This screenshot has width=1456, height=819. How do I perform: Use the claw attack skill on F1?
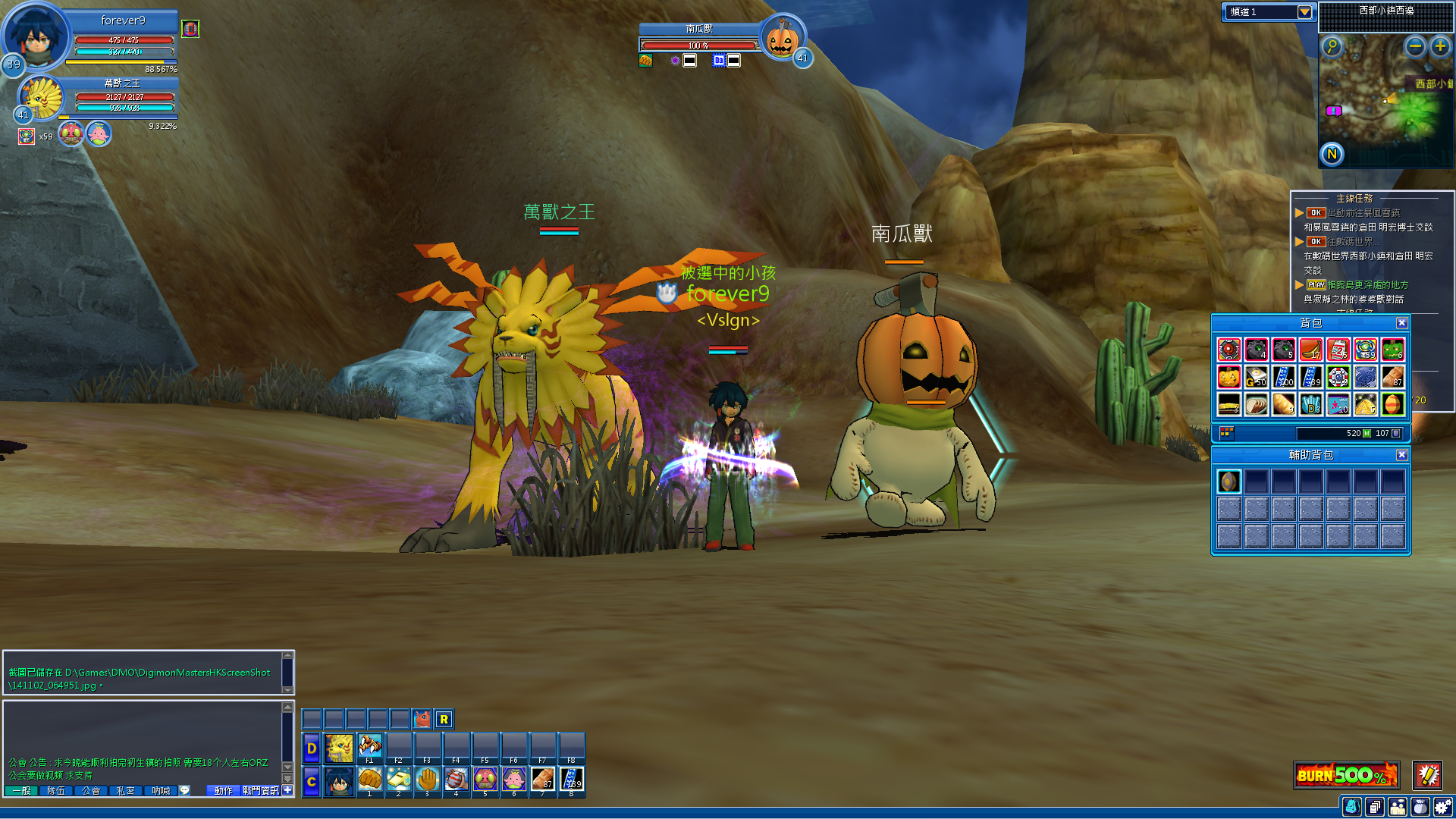[x=369, y=746]
